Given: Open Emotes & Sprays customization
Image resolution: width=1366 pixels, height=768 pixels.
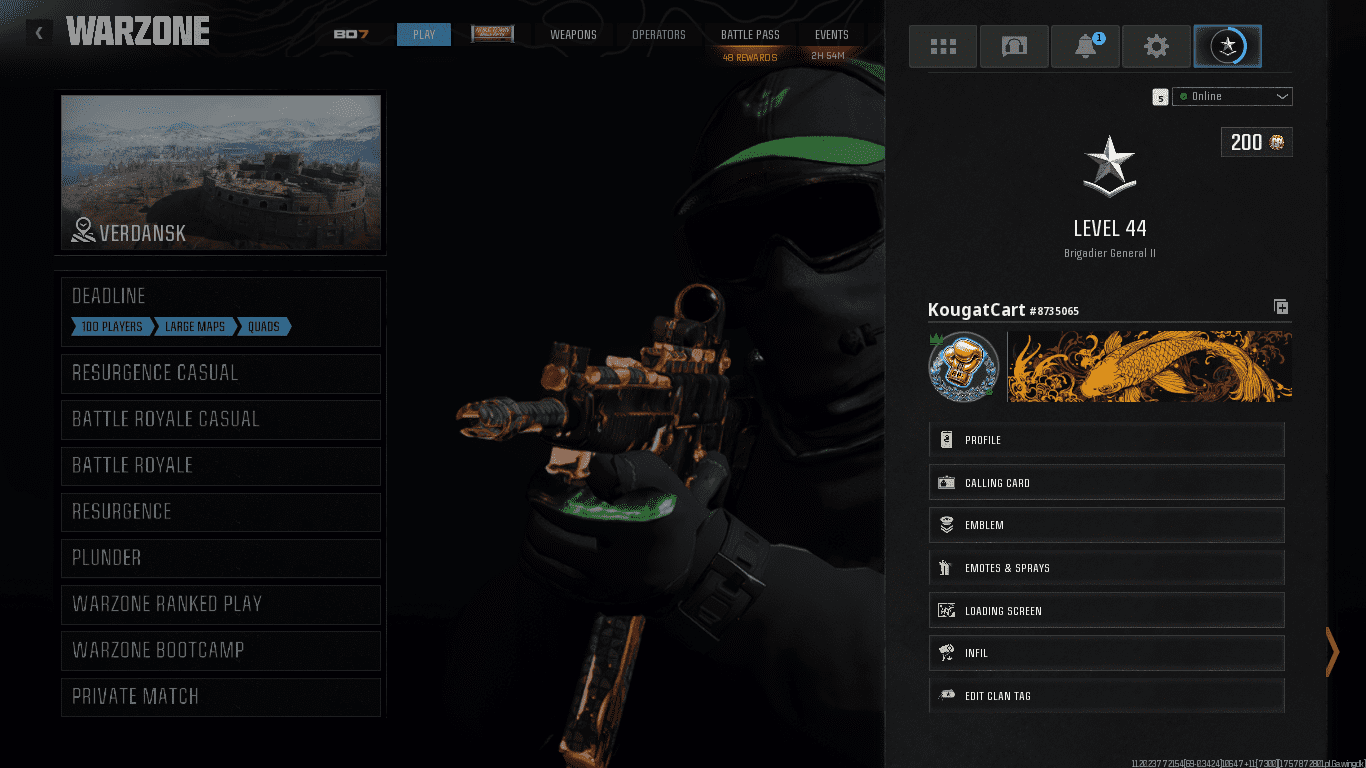Looking at the screenshot, I should [x=1106, y=568].
